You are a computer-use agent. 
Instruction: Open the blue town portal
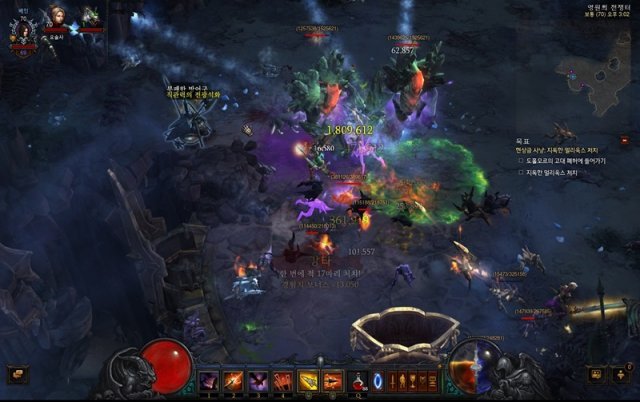click(x=378, y=380)
